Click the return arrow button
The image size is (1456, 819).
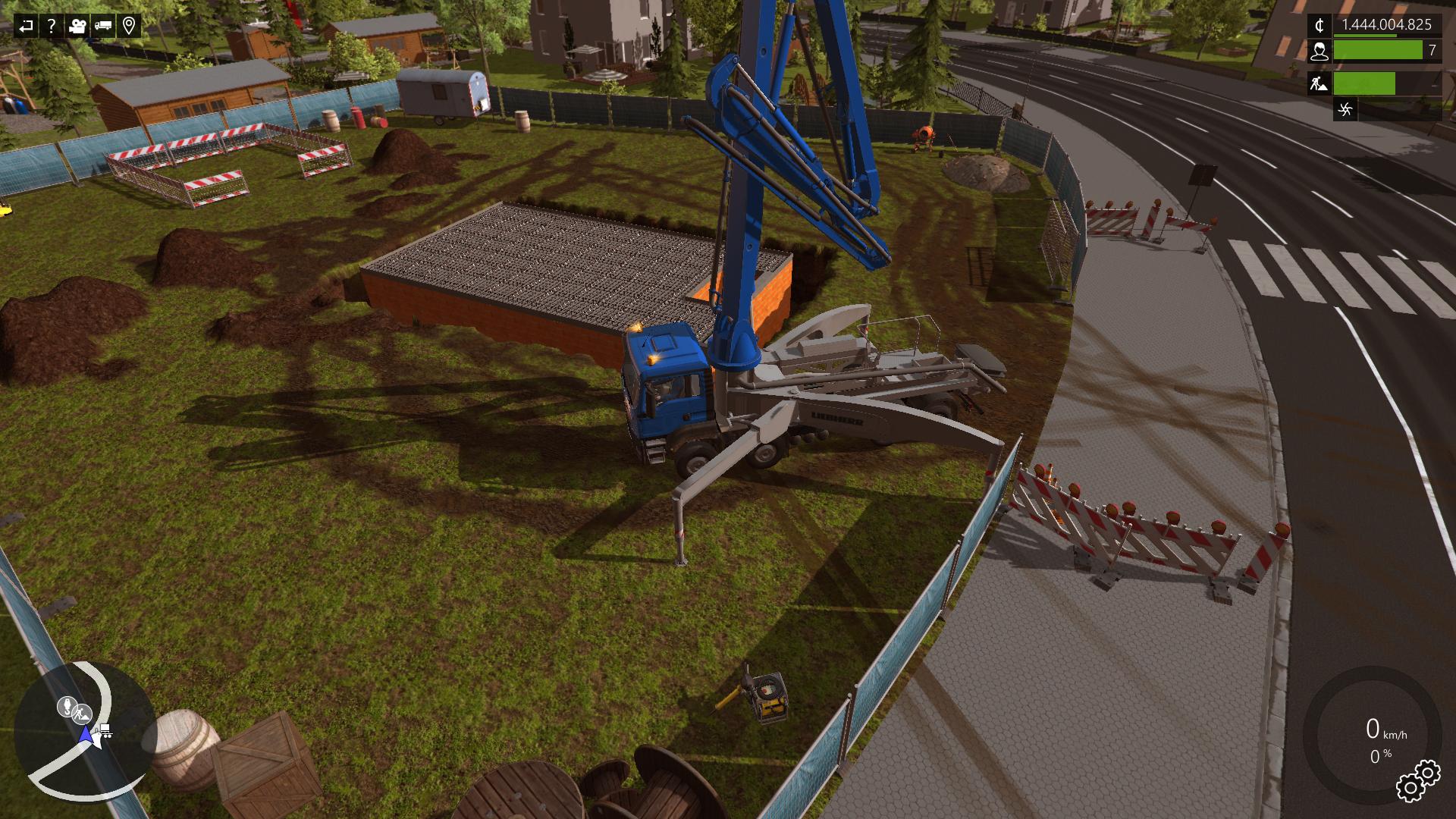pos(26,27)
